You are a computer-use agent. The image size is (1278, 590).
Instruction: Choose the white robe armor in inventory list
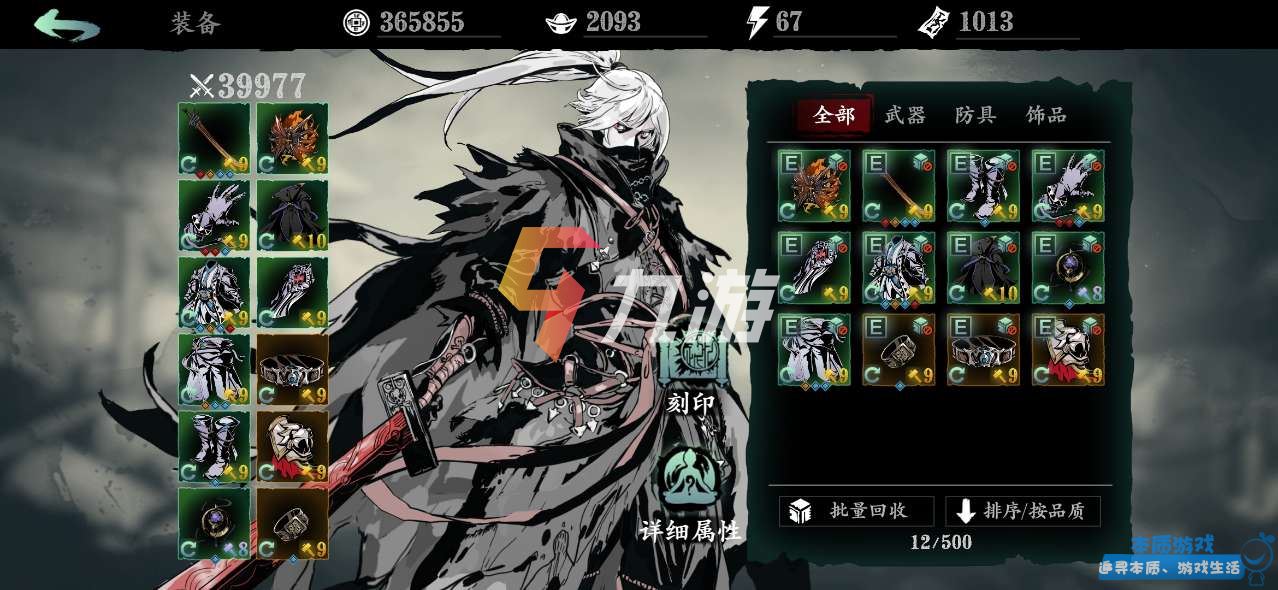point(898,268)
